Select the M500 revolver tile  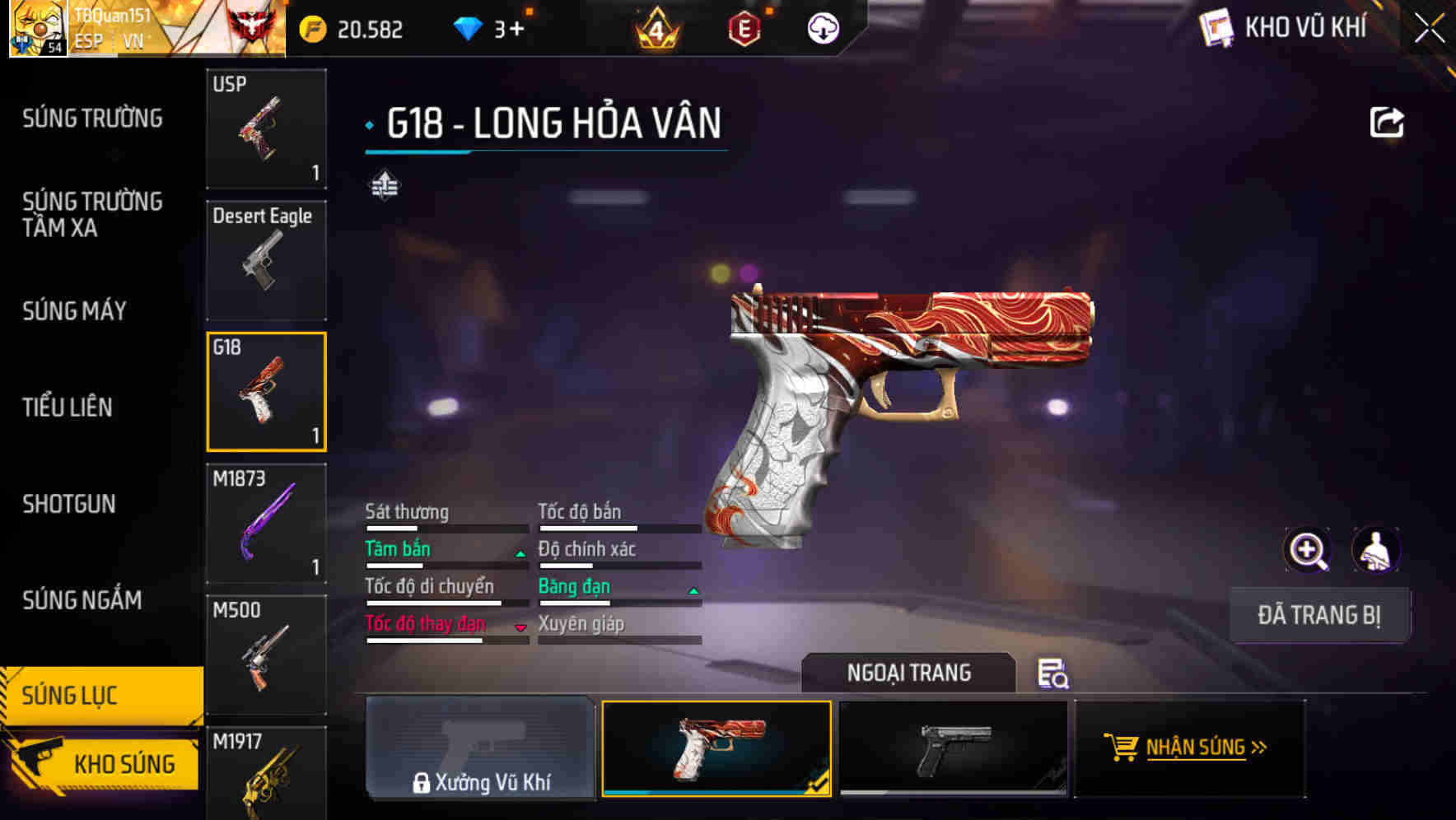266,655
